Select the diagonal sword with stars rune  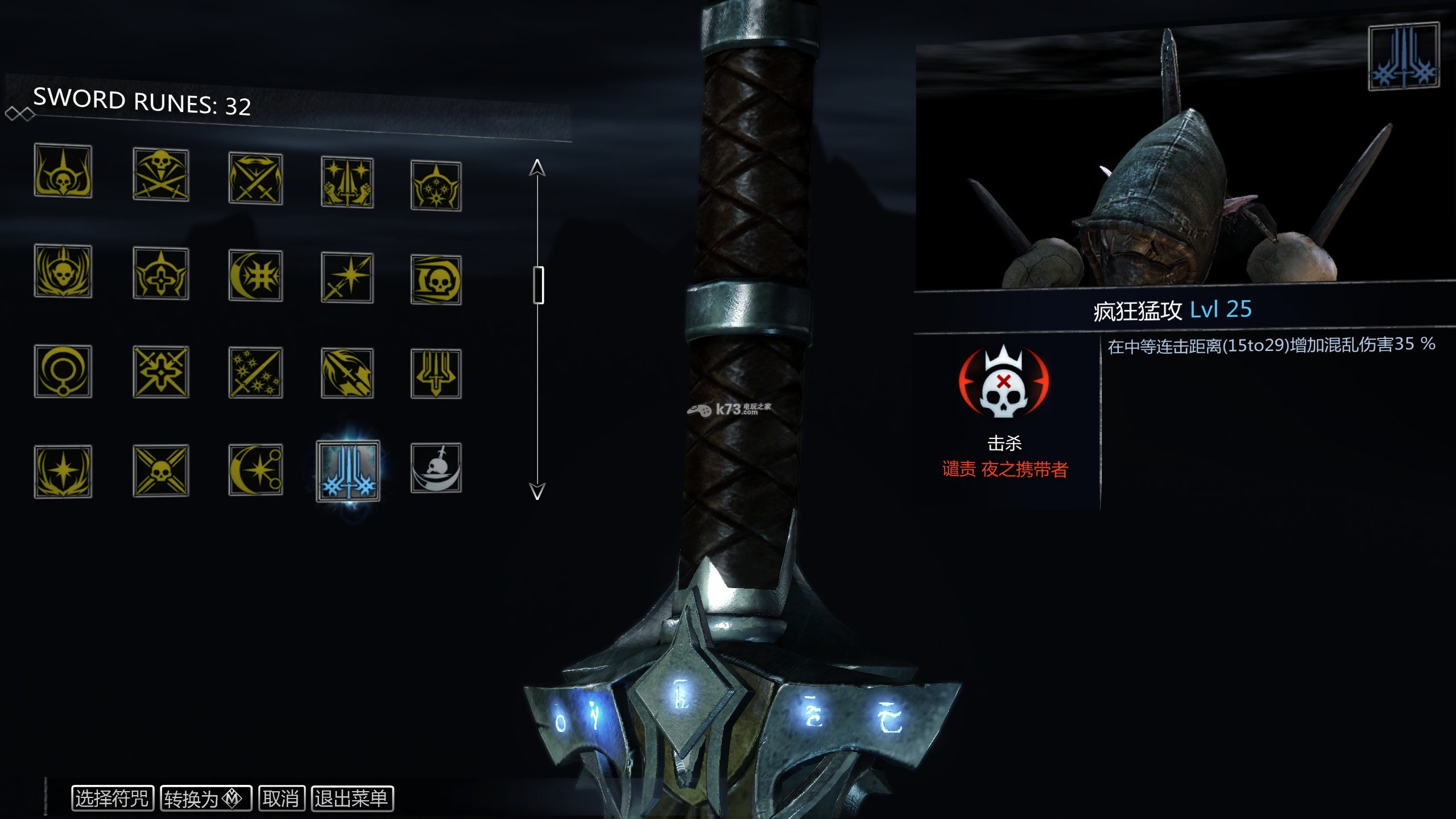(255, 373)
